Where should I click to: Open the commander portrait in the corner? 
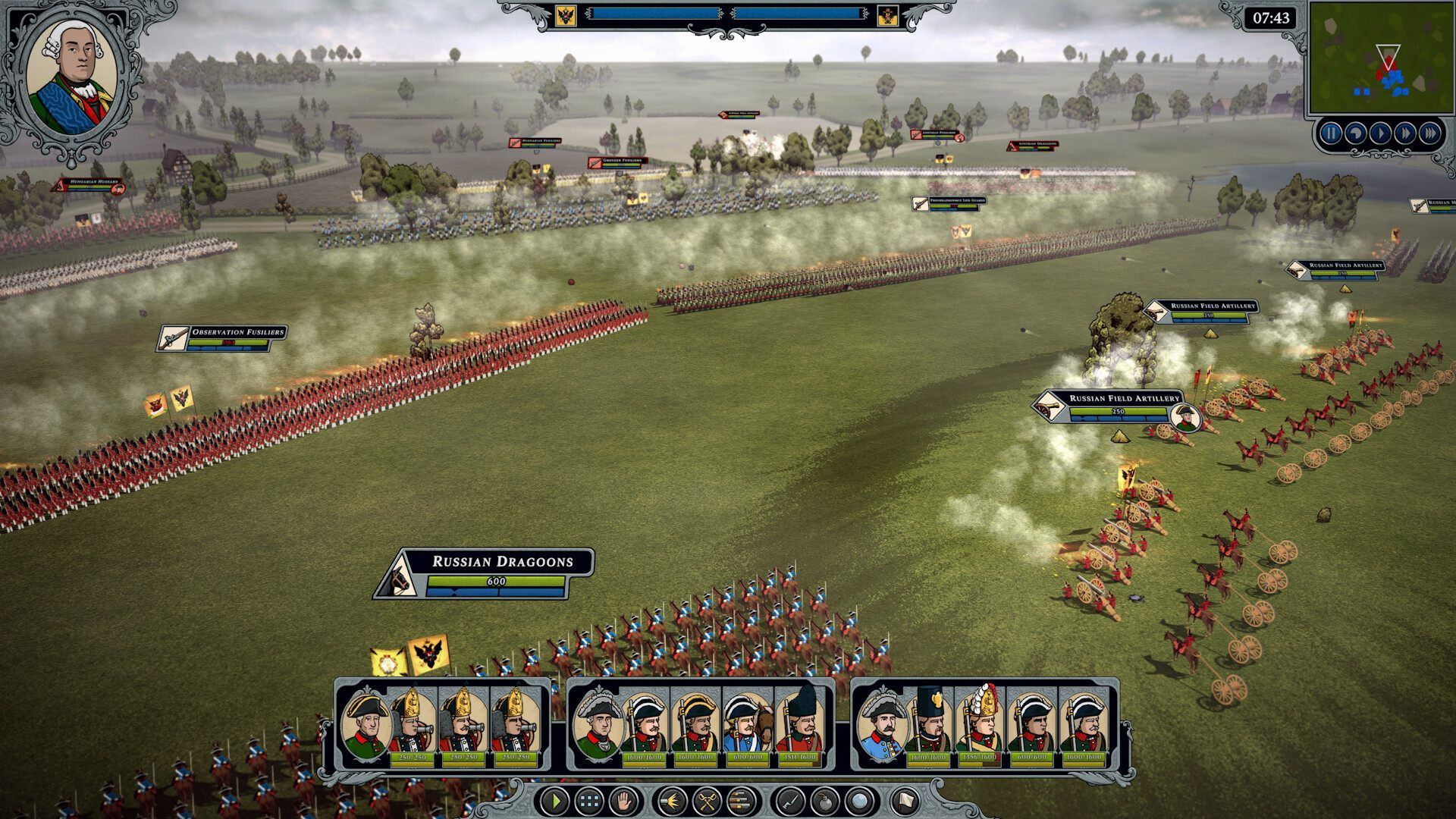(x=71, y=77)
